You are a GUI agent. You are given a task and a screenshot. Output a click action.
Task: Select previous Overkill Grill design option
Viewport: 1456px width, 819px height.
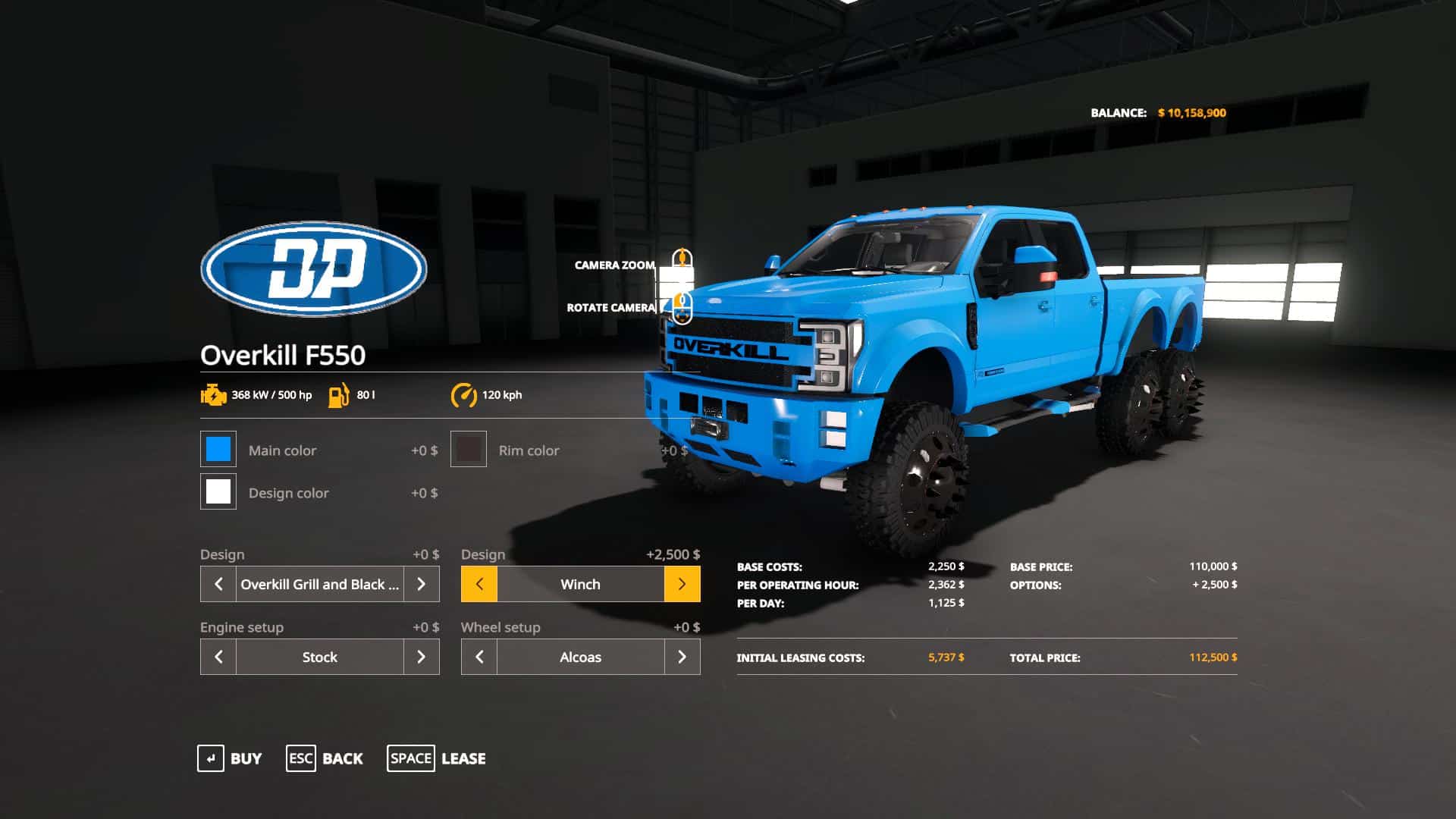coord(218,584)
